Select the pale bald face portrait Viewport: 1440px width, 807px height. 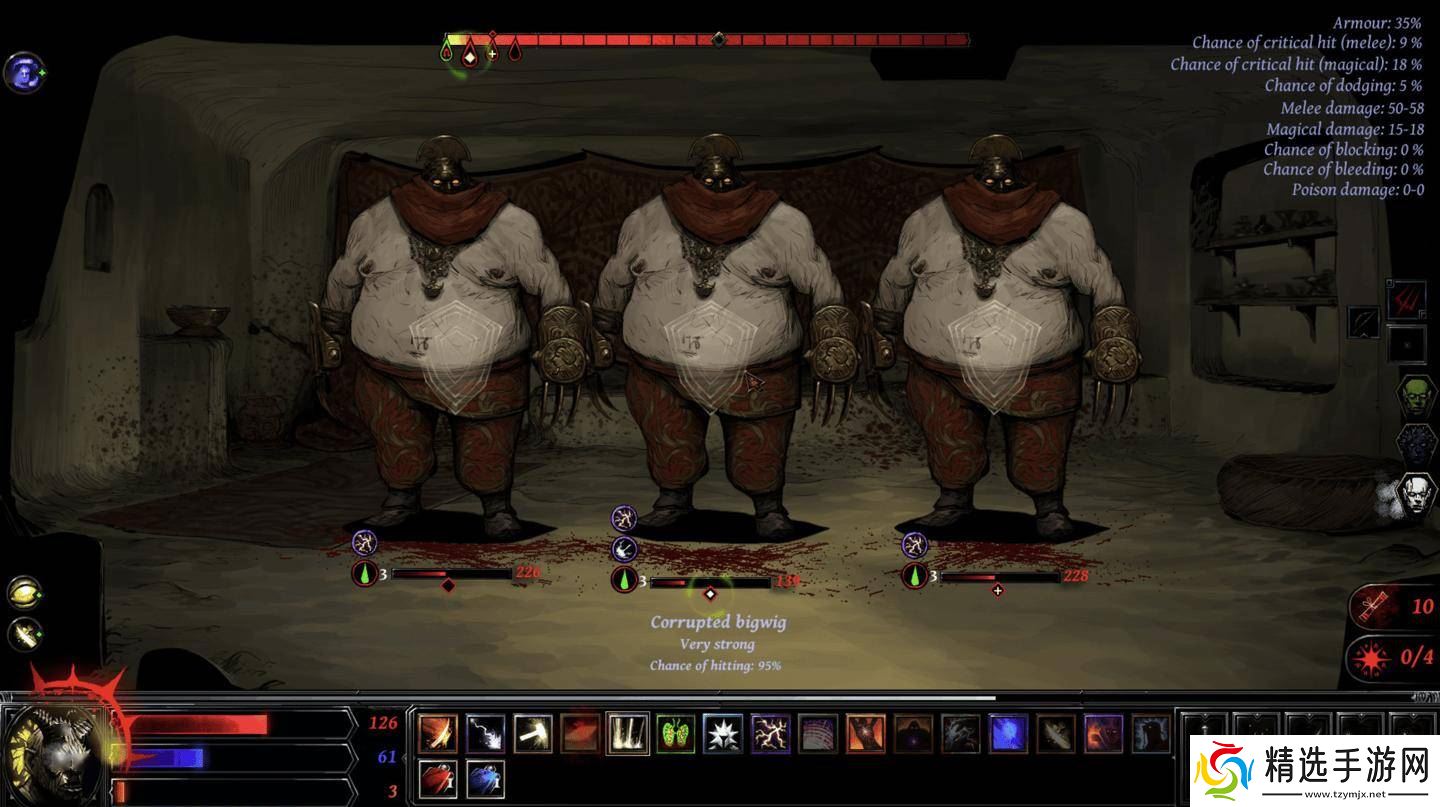click(x=1414, y=496)
